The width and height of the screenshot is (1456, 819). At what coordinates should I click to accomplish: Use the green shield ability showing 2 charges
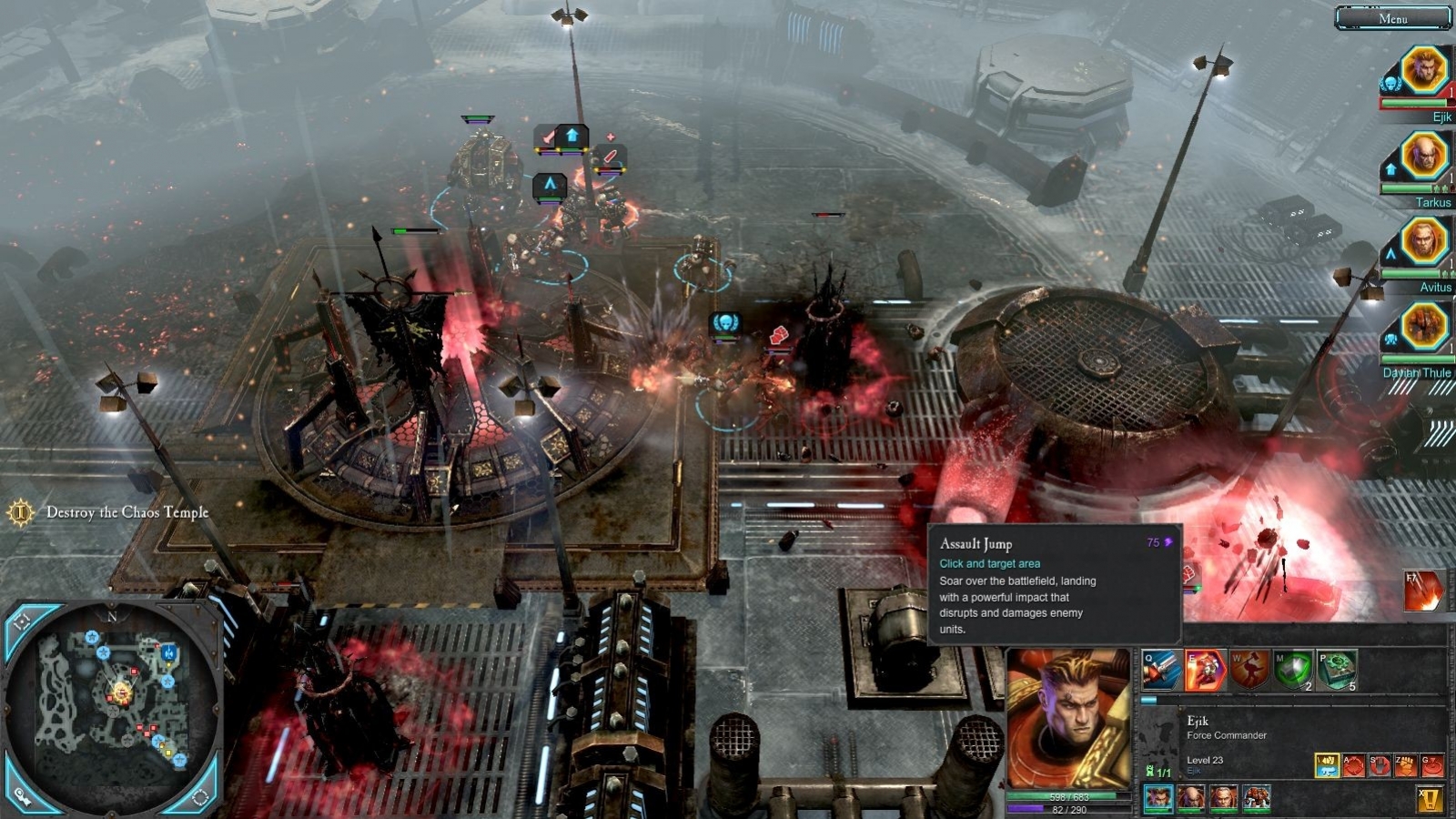[1293, 670]
